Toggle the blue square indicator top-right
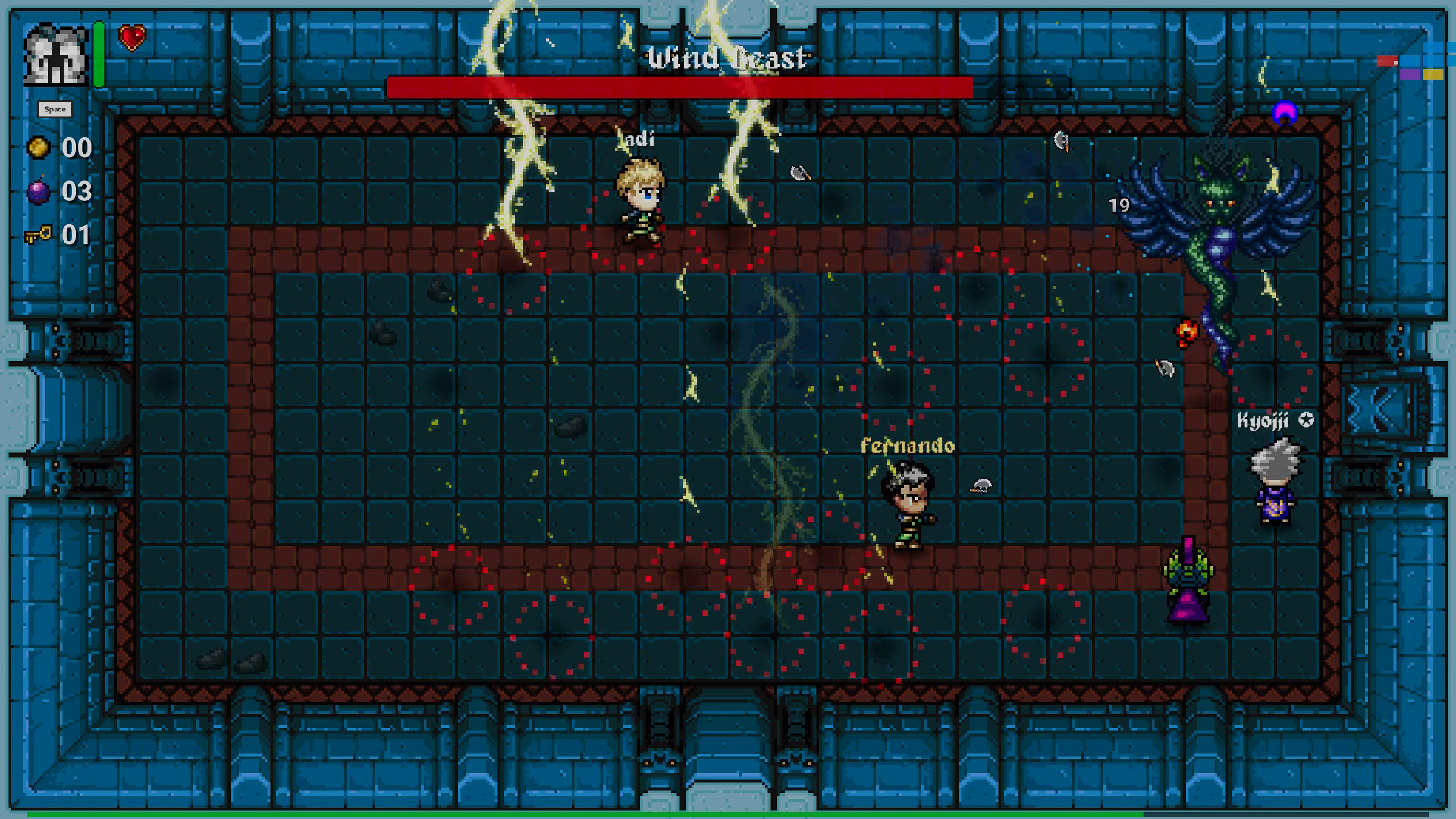Image resolution: width=1456 pixels, height=819 pixels. (1410, 61)
